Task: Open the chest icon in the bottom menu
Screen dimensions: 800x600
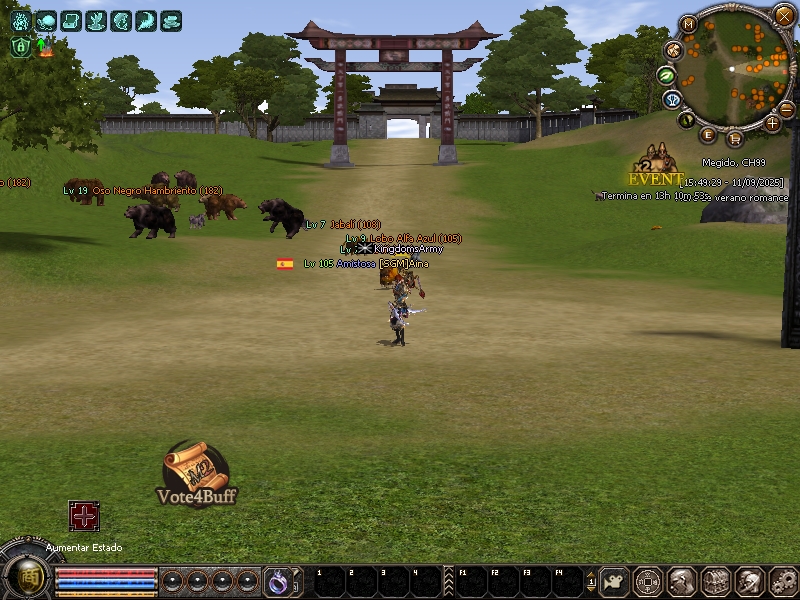Action: (714, 581)
